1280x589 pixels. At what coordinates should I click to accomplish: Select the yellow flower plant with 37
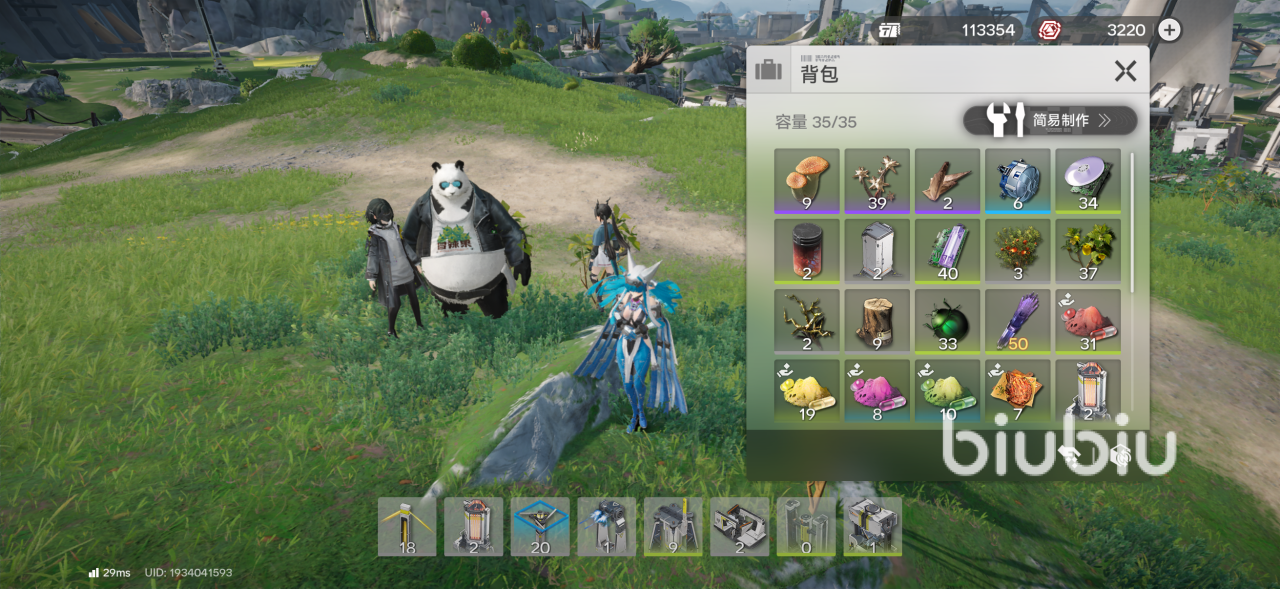[x=1087, y=250]
